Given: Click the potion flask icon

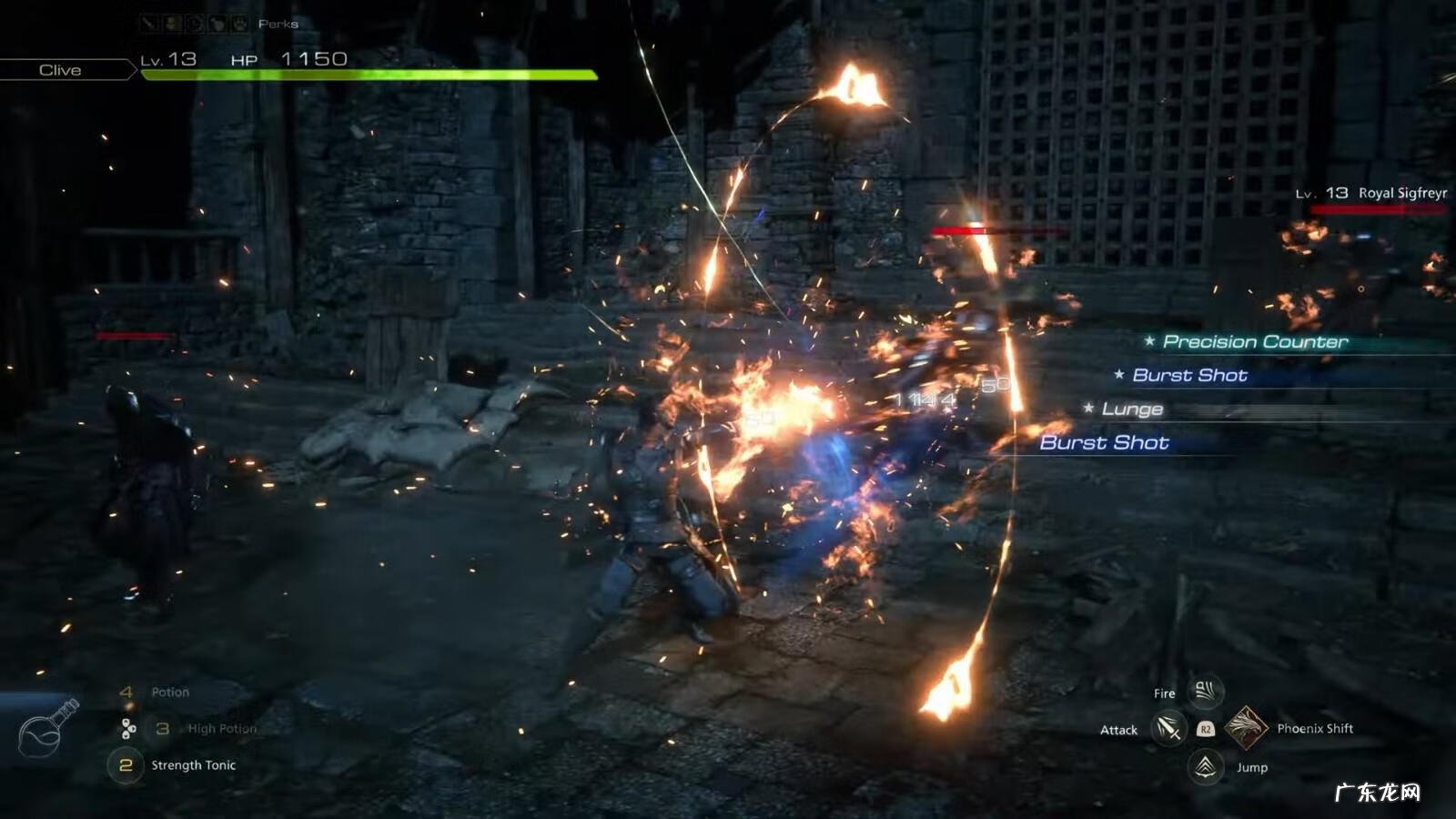Looking at the screenshot, I should coord(49,728).
